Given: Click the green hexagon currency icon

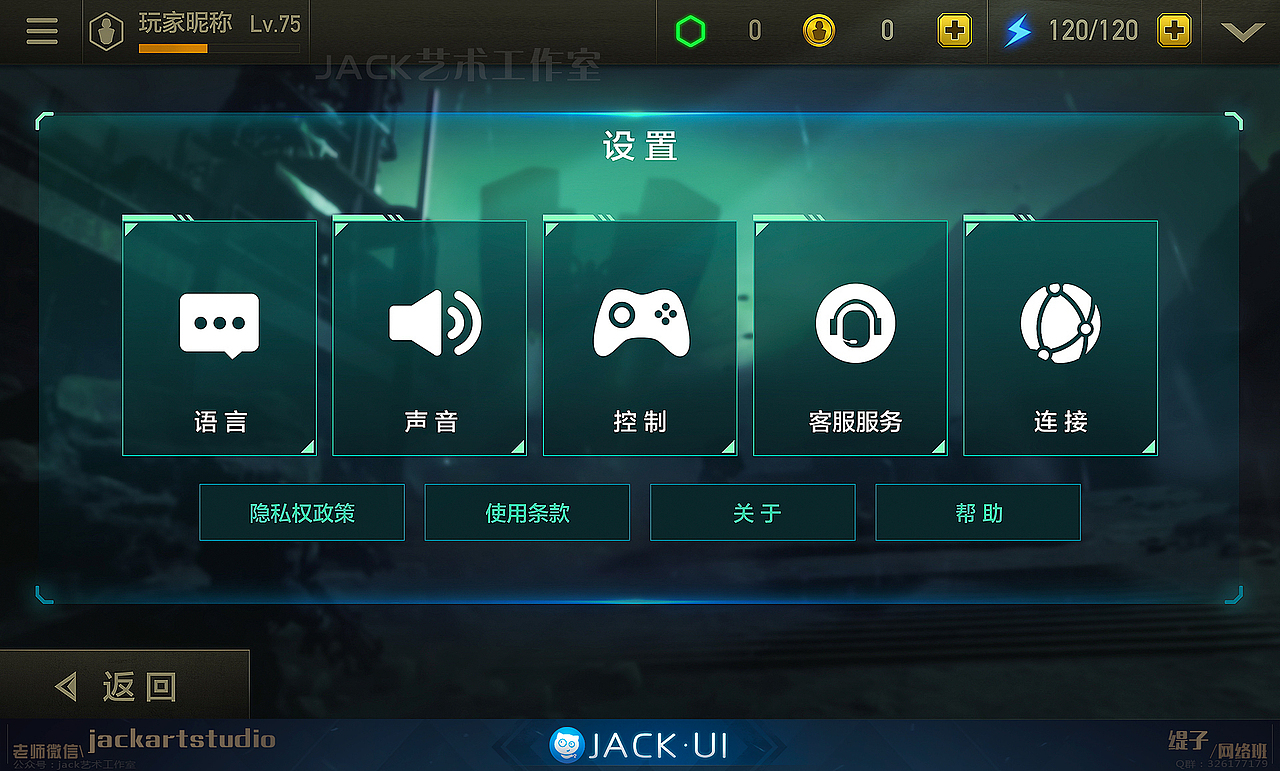Looking at the screenshot, I should coord(690,30).
